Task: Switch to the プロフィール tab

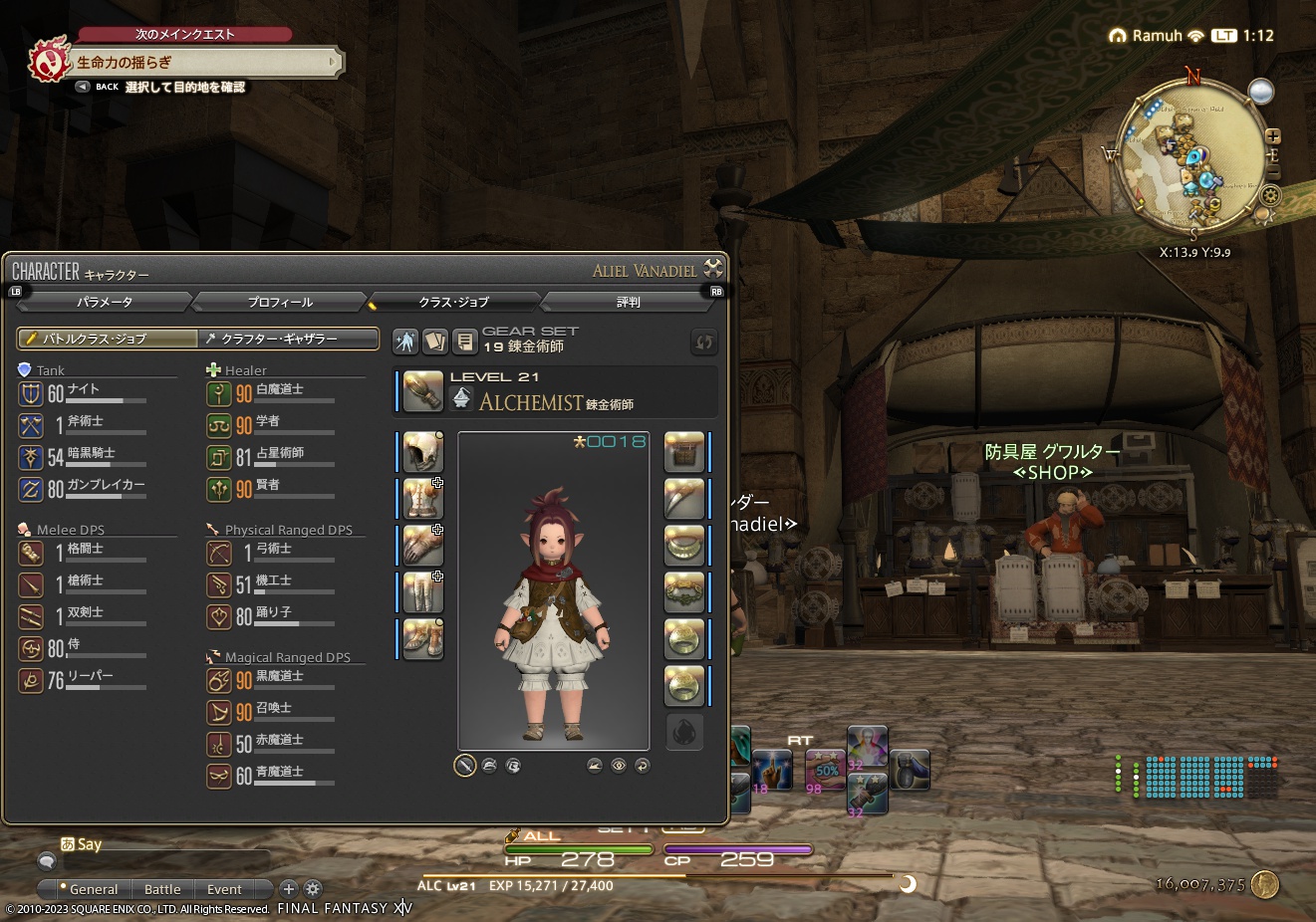Action: pos(282,302)
